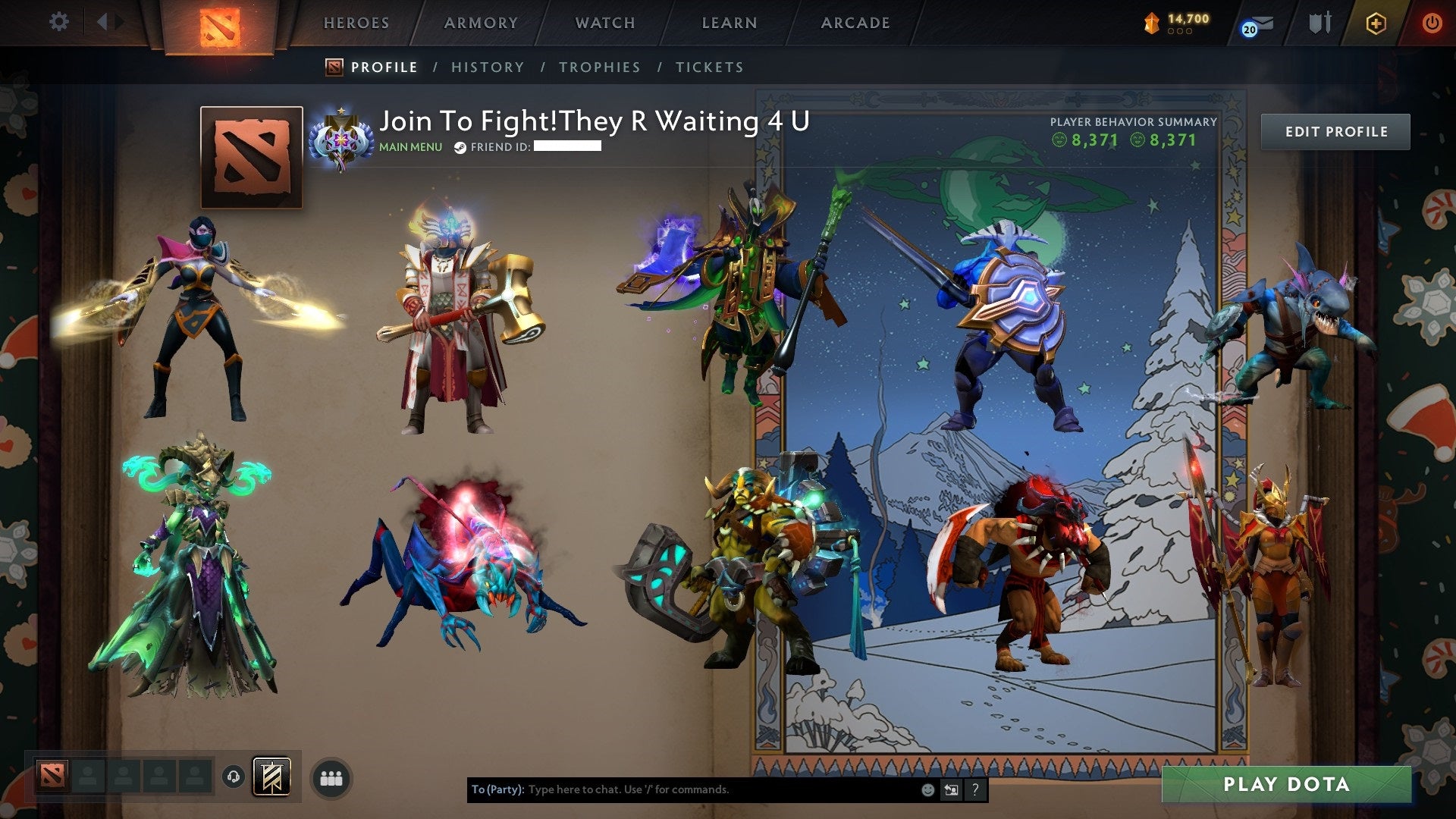Switch to the HISTORY tab
The image size is (1456, 819).
(487, 67)
